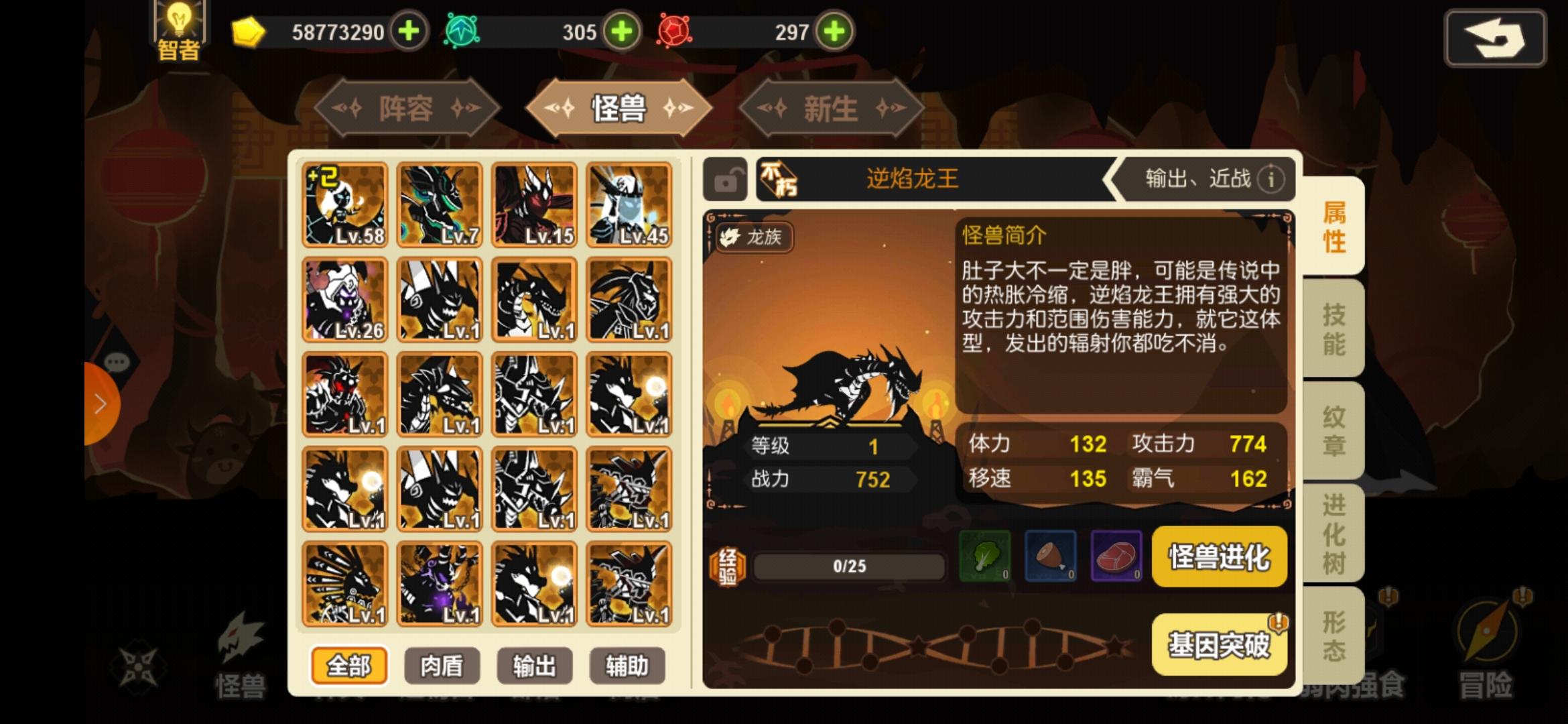Viewport: 1568px width, 724px height.
Task: Filter monsters by 辅助
Action: tap(626, 665)
